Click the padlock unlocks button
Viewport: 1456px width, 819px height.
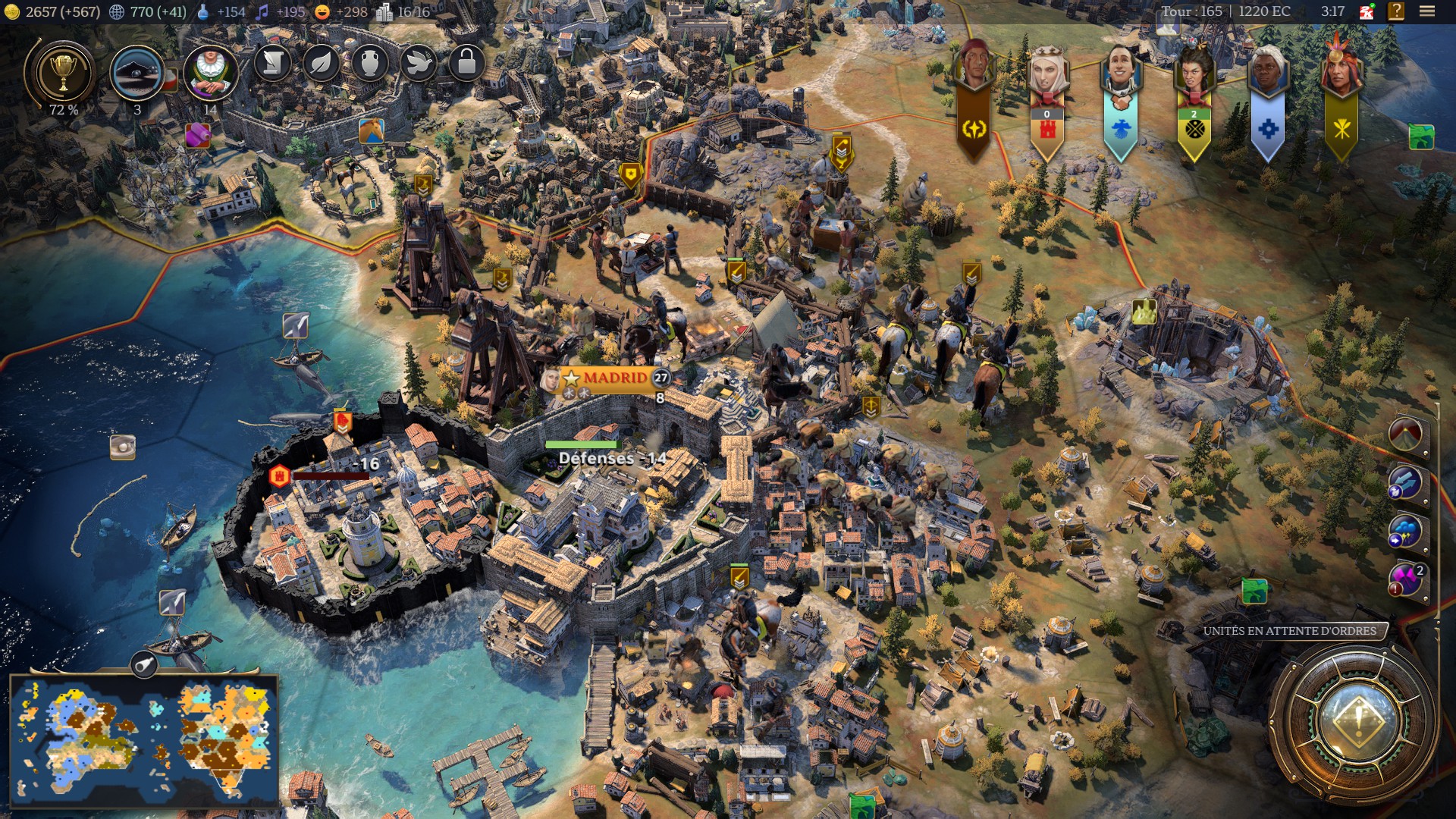pos(466,64)
